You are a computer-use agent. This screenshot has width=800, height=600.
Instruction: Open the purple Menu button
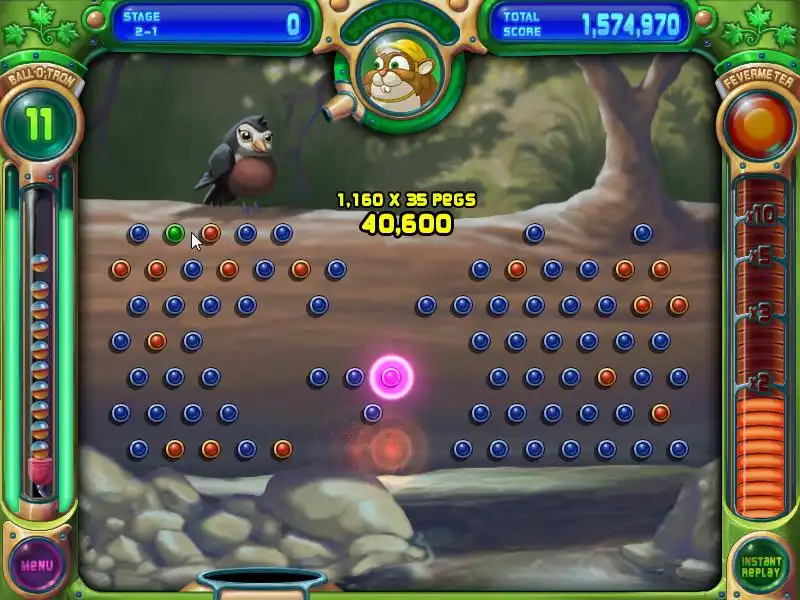[37, 564]
